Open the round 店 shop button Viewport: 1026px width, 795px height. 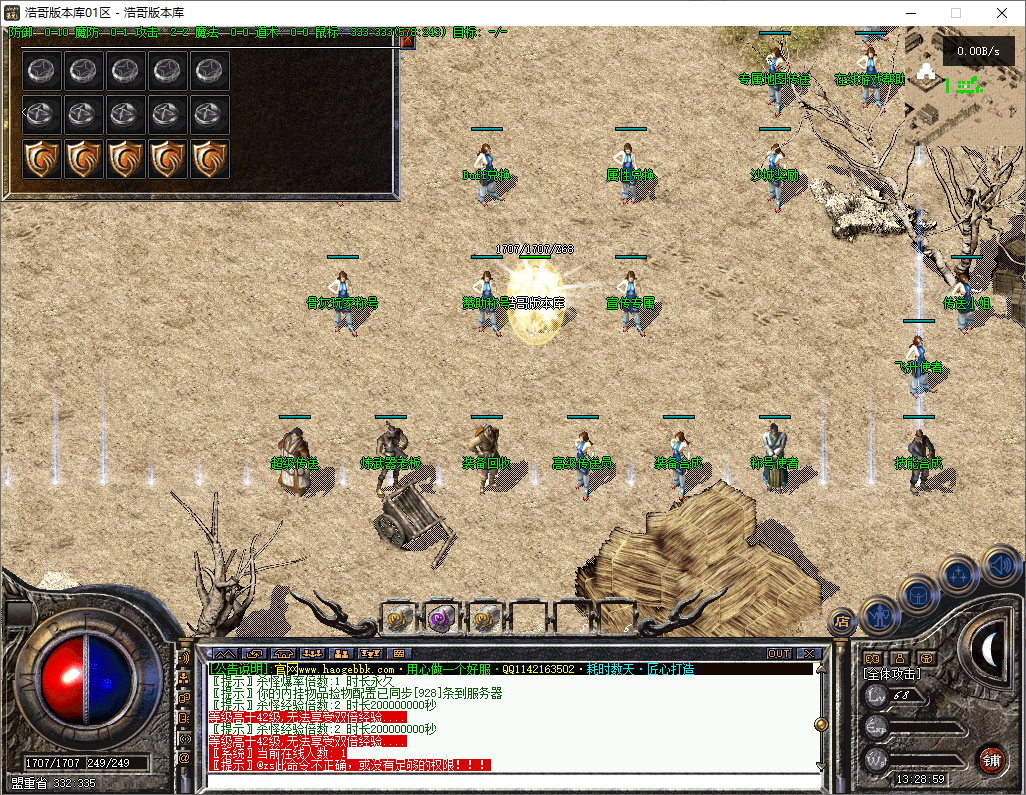coord(842,620)
